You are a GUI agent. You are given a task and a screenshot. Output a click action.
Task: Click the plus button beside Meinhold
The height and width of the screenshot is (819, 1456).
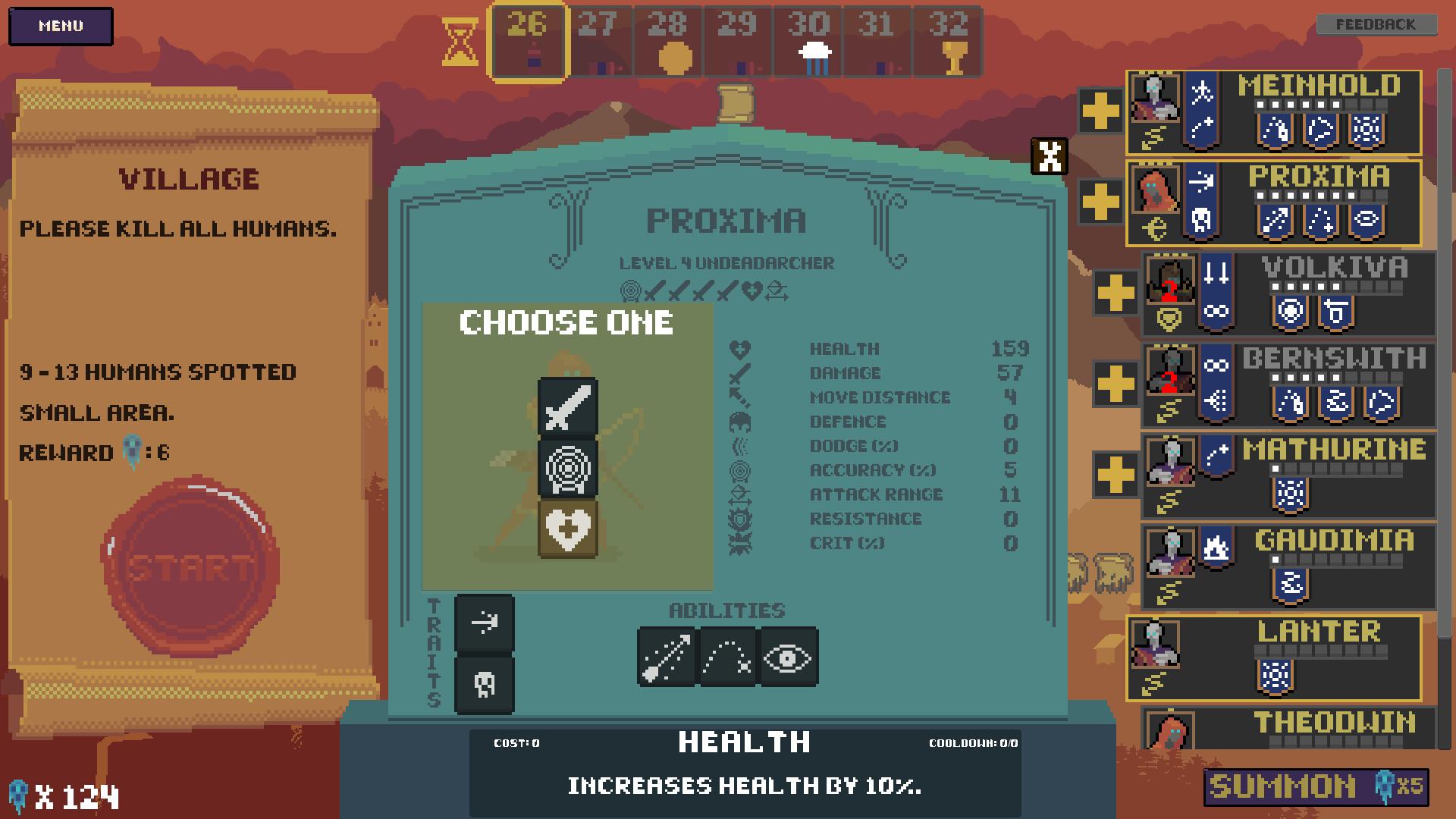(x=1100, y=111)
